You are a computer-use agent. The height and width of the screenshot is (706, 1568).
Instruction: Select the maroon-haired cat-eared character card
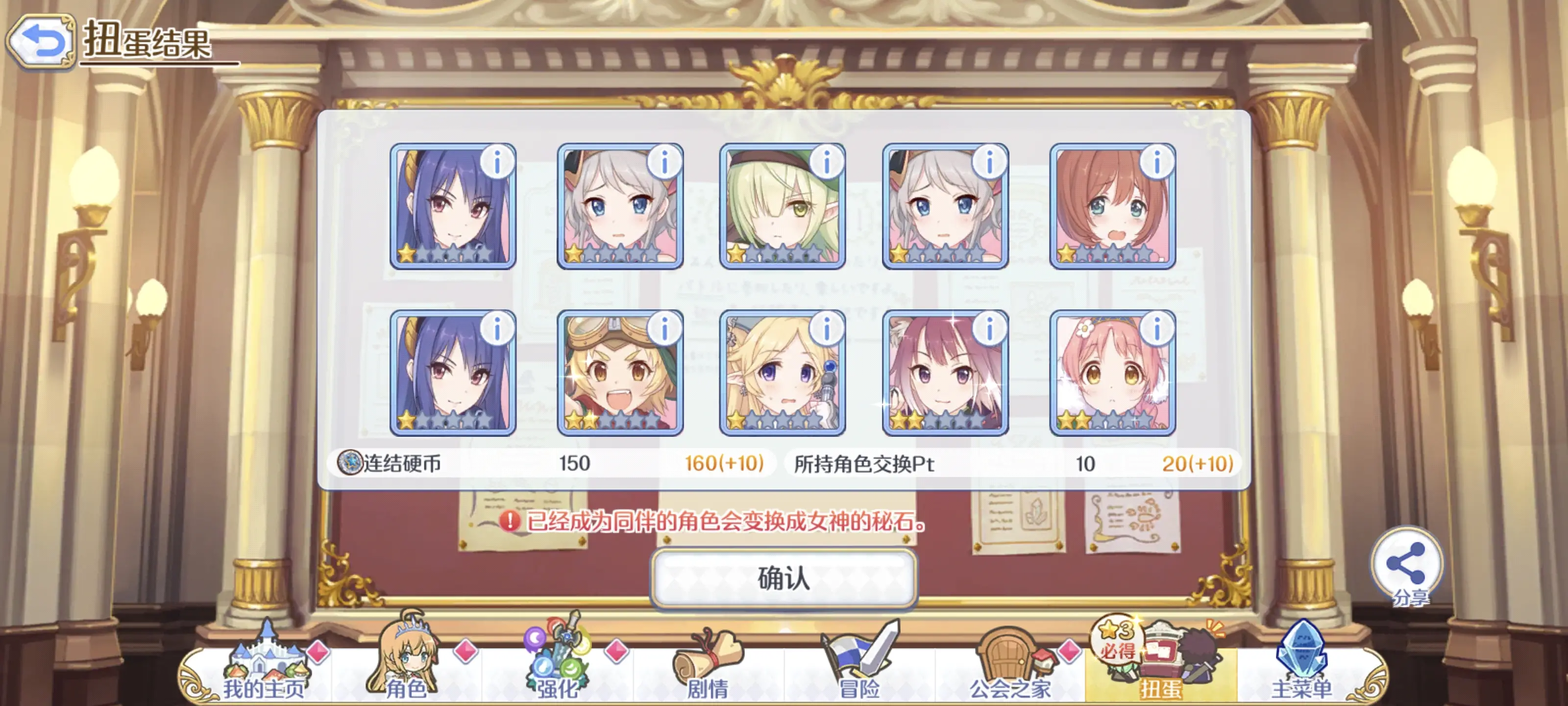[x=944, y=374]
